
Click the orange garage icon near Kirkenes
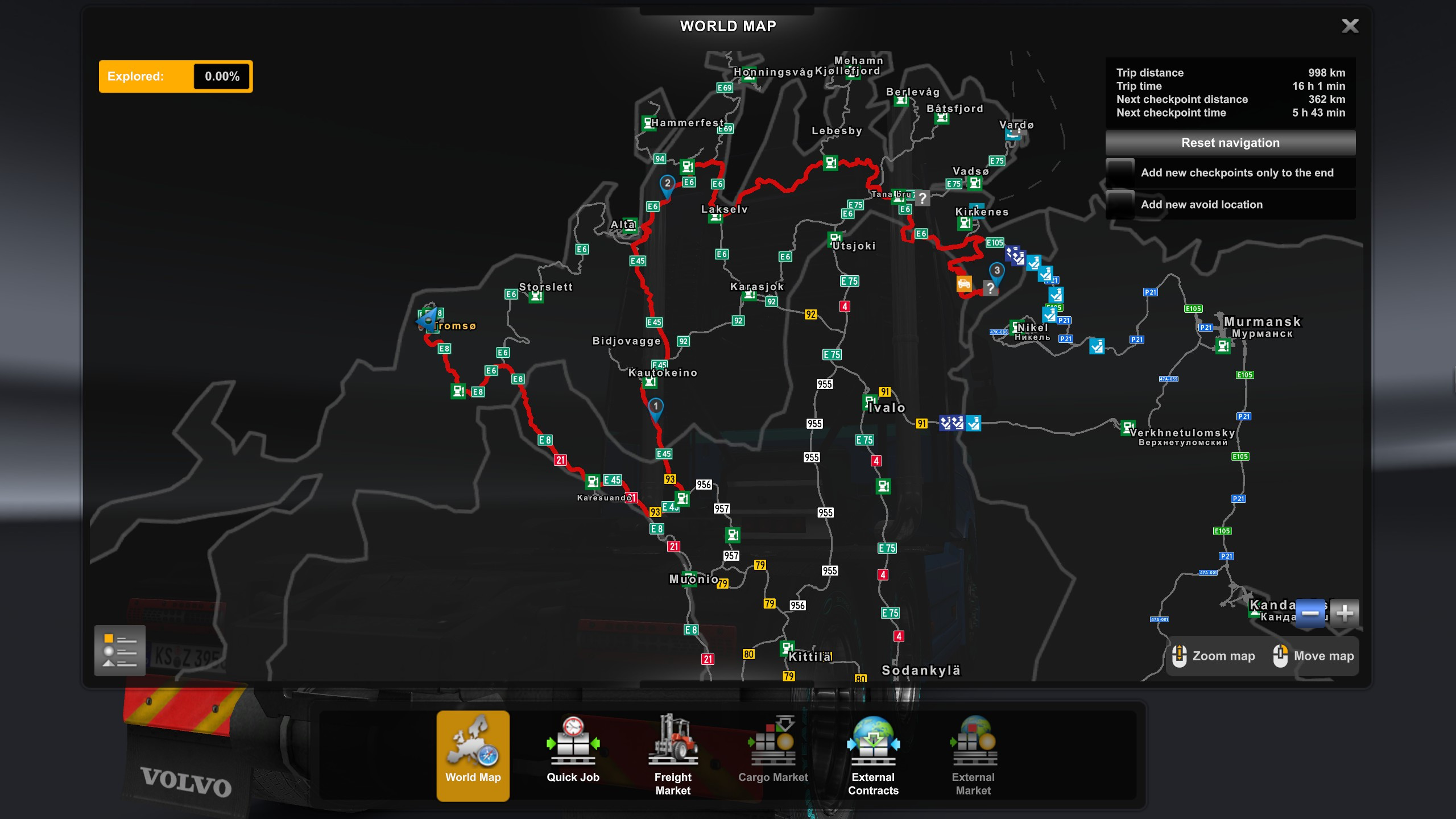tap(964, 283)
